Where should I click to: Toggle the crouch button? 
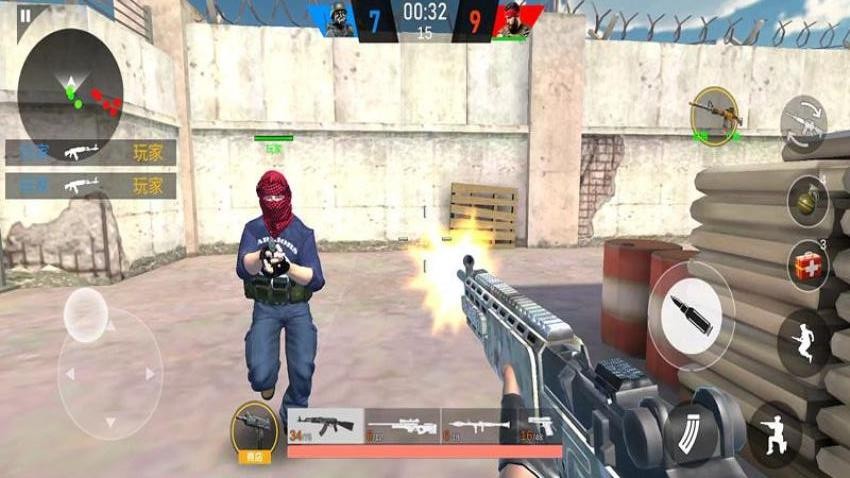774,433
